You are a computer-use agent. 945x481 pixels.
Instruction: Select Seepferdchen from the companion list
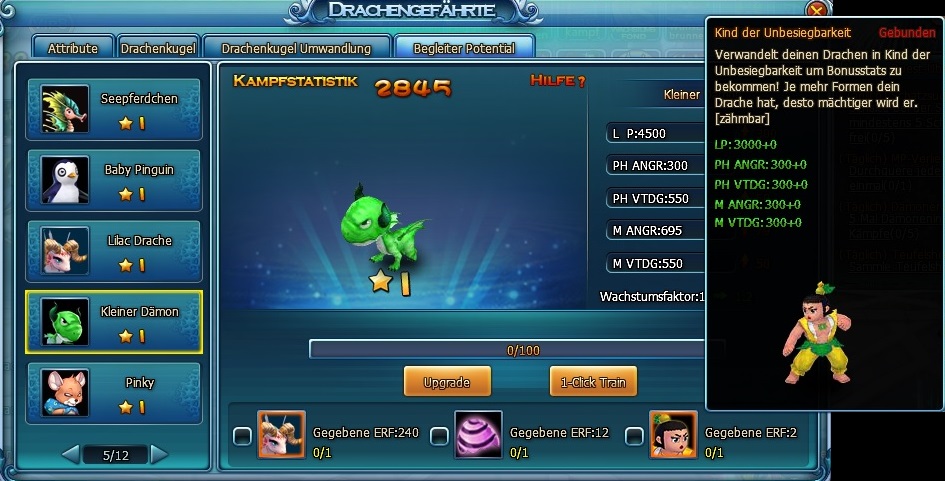113,109
